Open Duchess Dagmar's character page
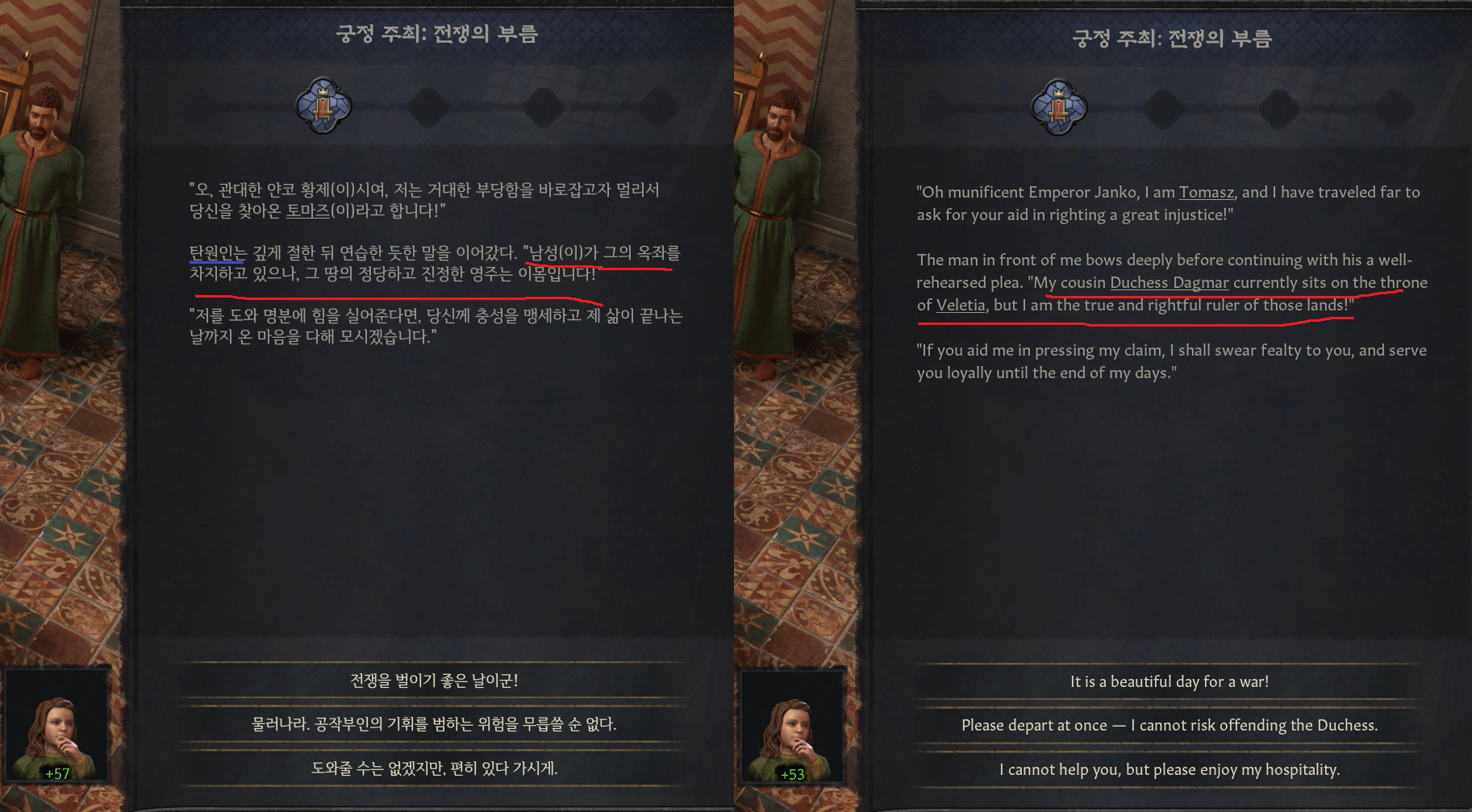 [x=1170, y=283]
